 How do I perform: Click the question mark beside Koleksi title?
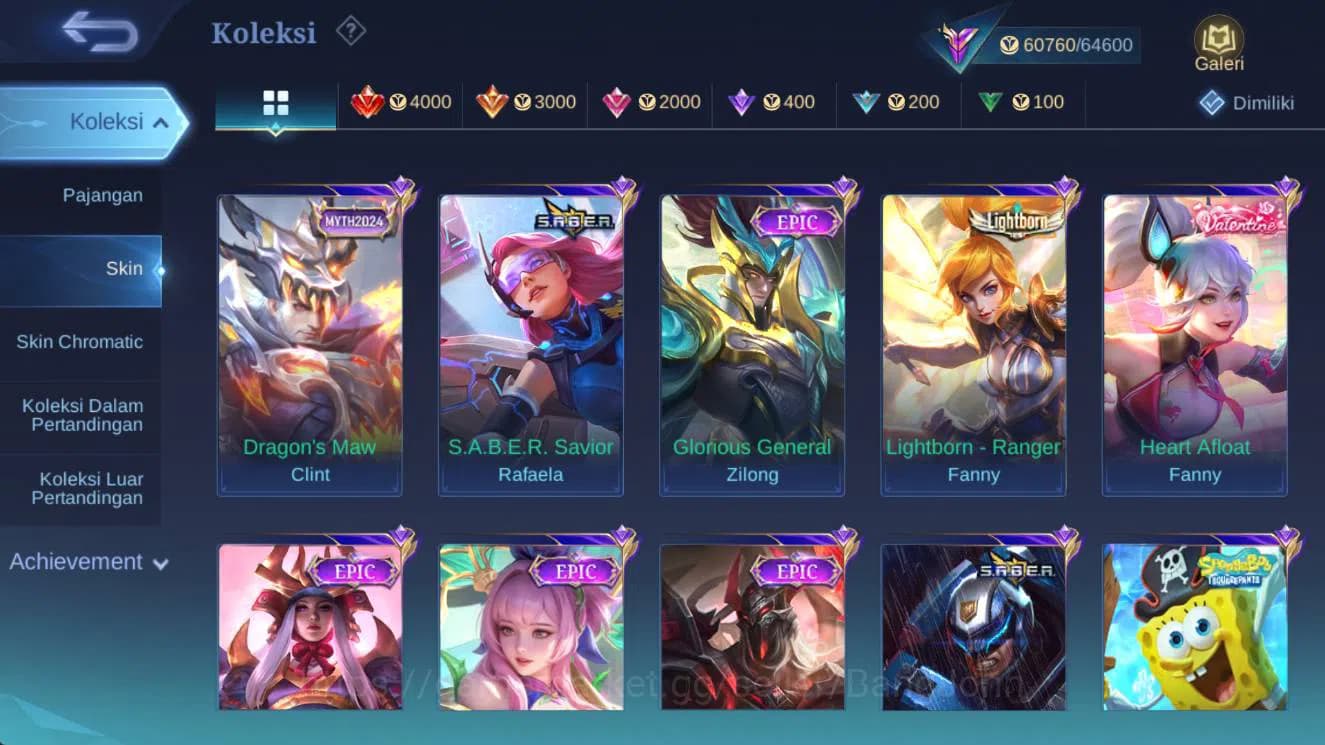coord(348,31)
